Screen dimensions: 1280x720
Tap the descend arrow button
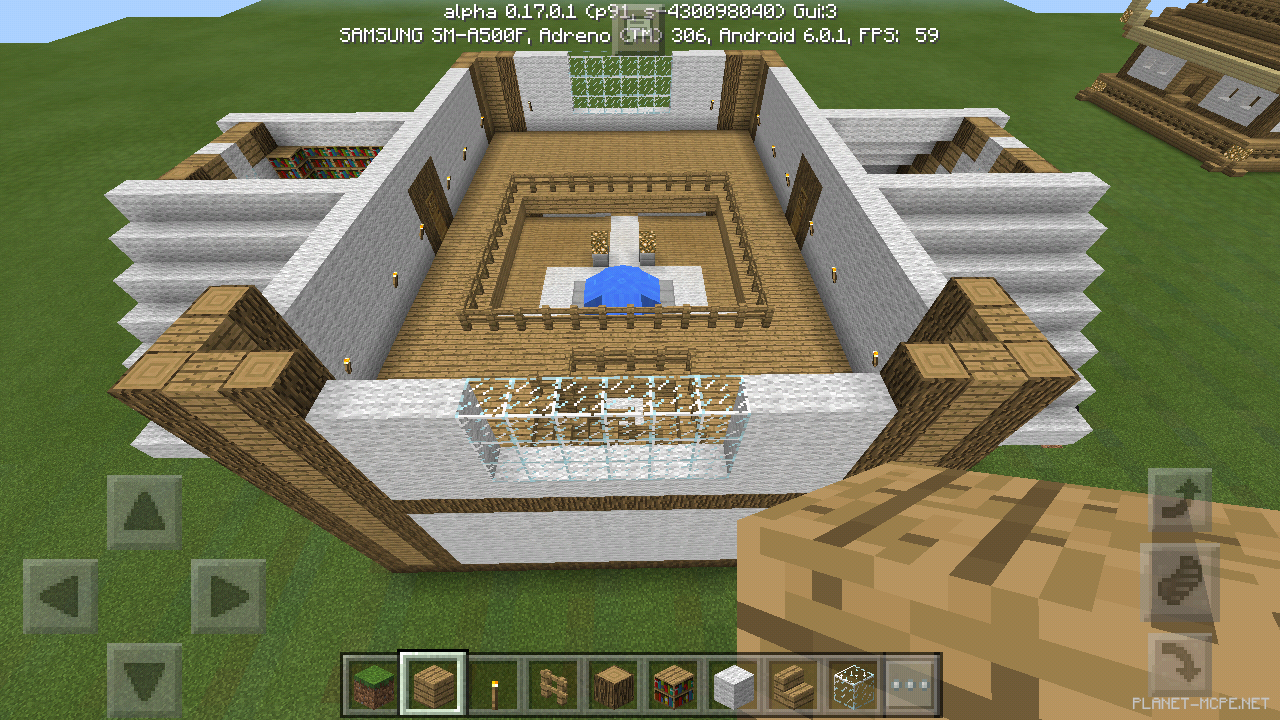coord(1178,665)
